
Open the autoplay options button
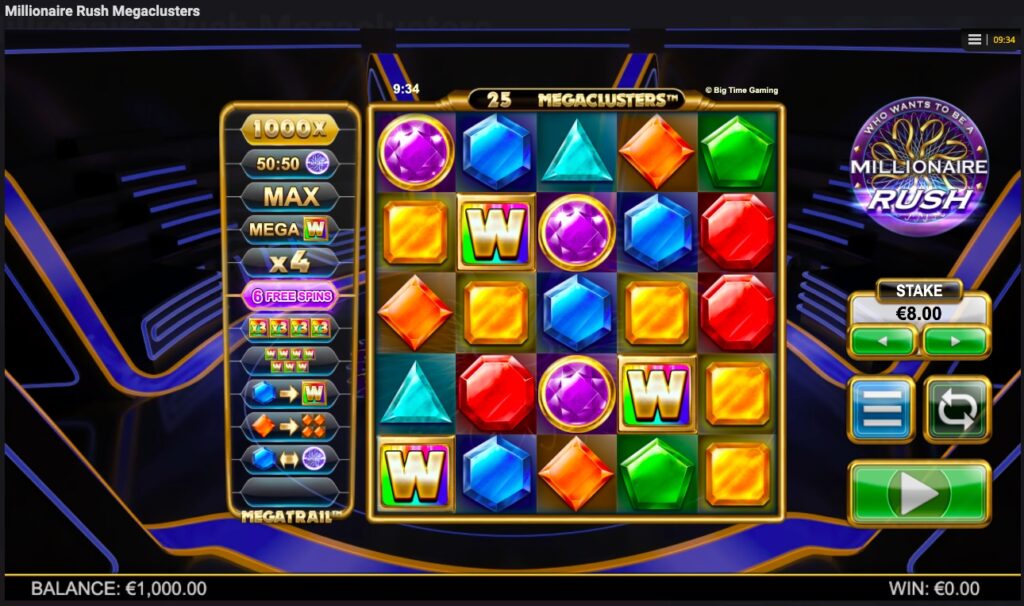pos(957,409)
